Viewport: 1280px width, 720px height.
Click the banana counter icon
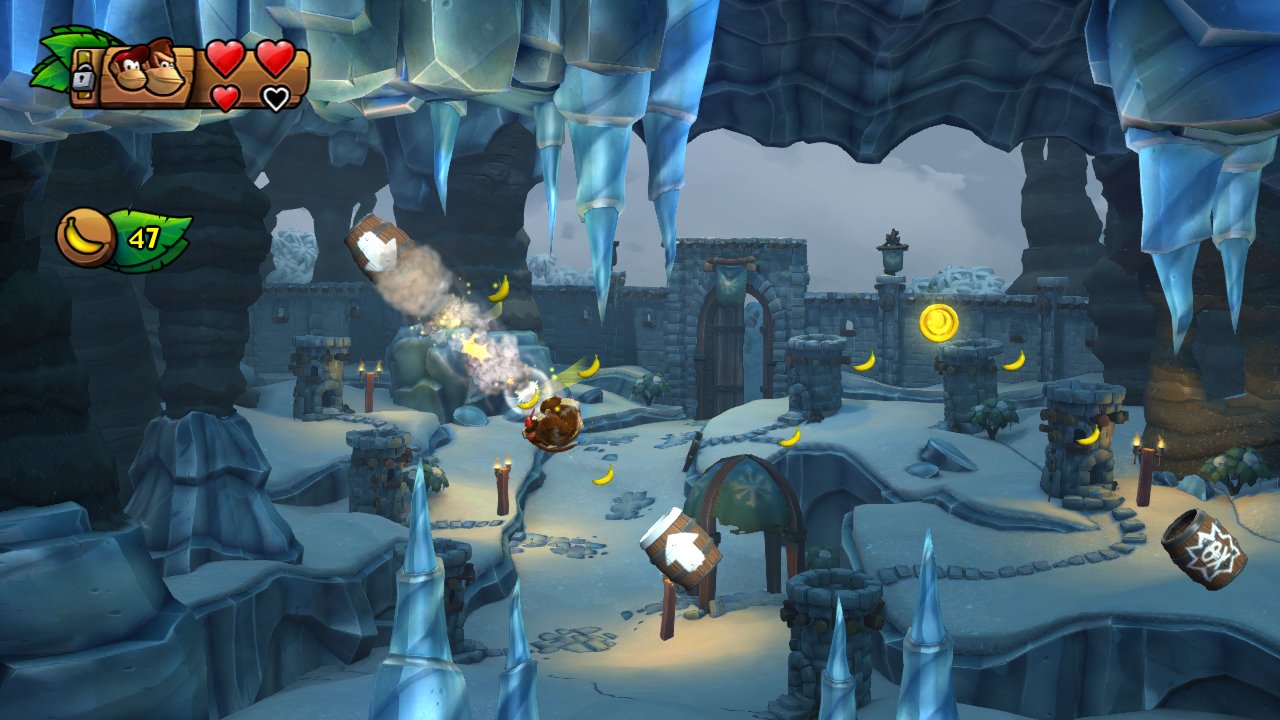pos(86,238)
